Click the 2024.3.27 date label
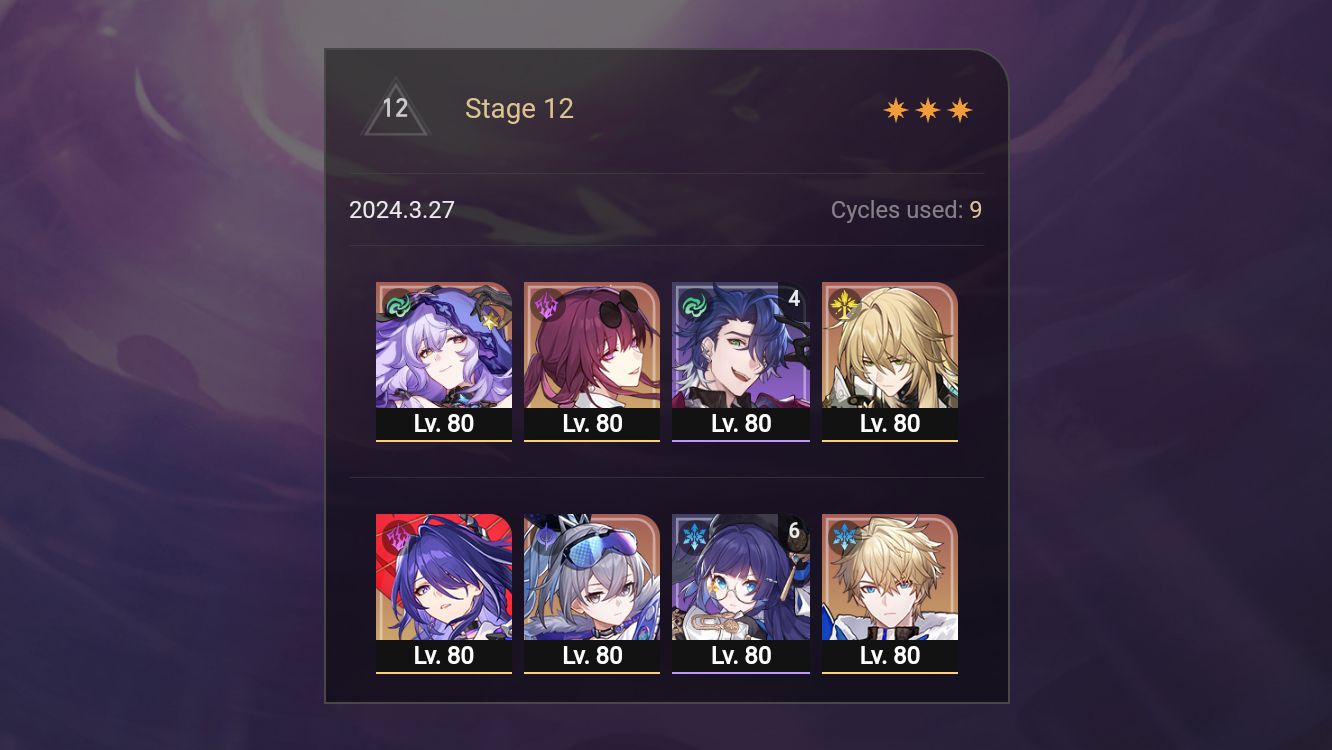This screenshot has width=1332, height=750. click(x=402, y=210)
